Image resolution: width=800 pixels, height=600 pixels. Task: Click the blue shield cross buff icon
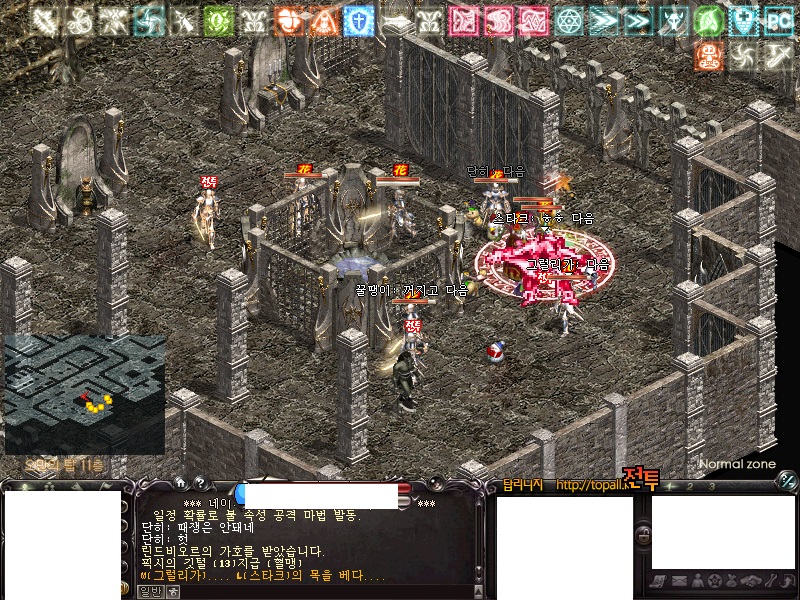coord(357,20)
